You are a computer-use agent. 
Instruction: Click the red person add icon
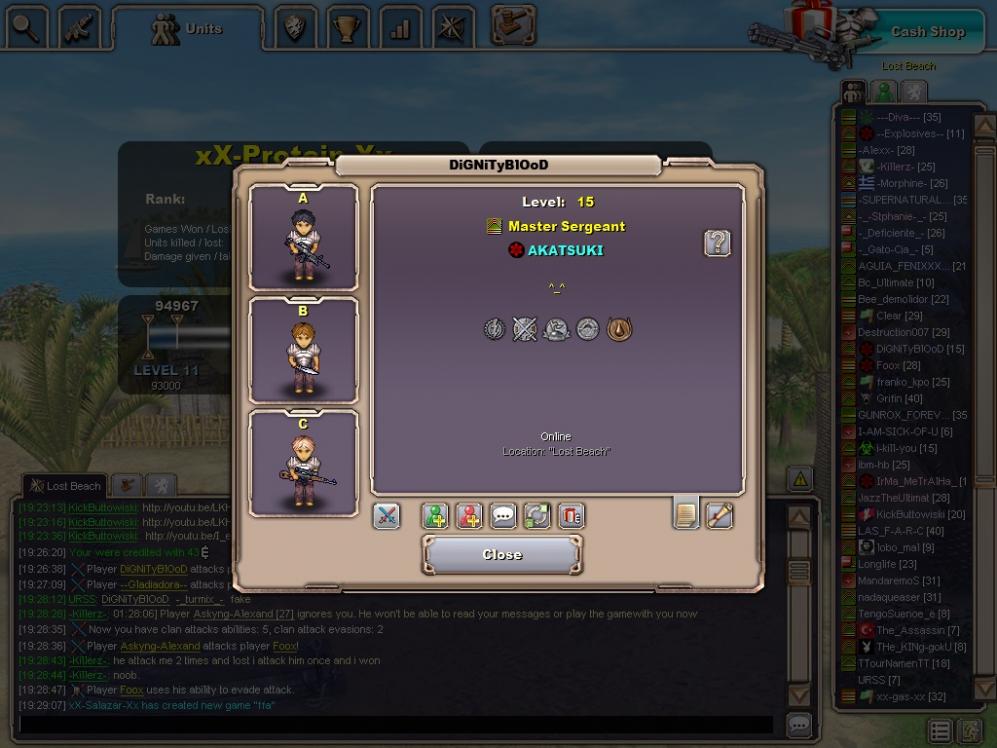(x=469, y=516)
